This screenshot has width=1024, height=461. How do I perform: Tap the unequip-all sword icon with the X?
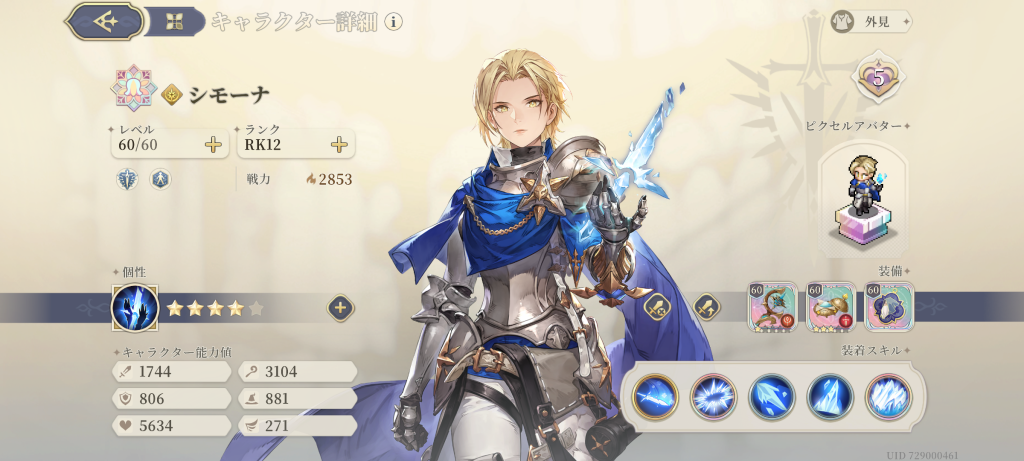point(656,306)
